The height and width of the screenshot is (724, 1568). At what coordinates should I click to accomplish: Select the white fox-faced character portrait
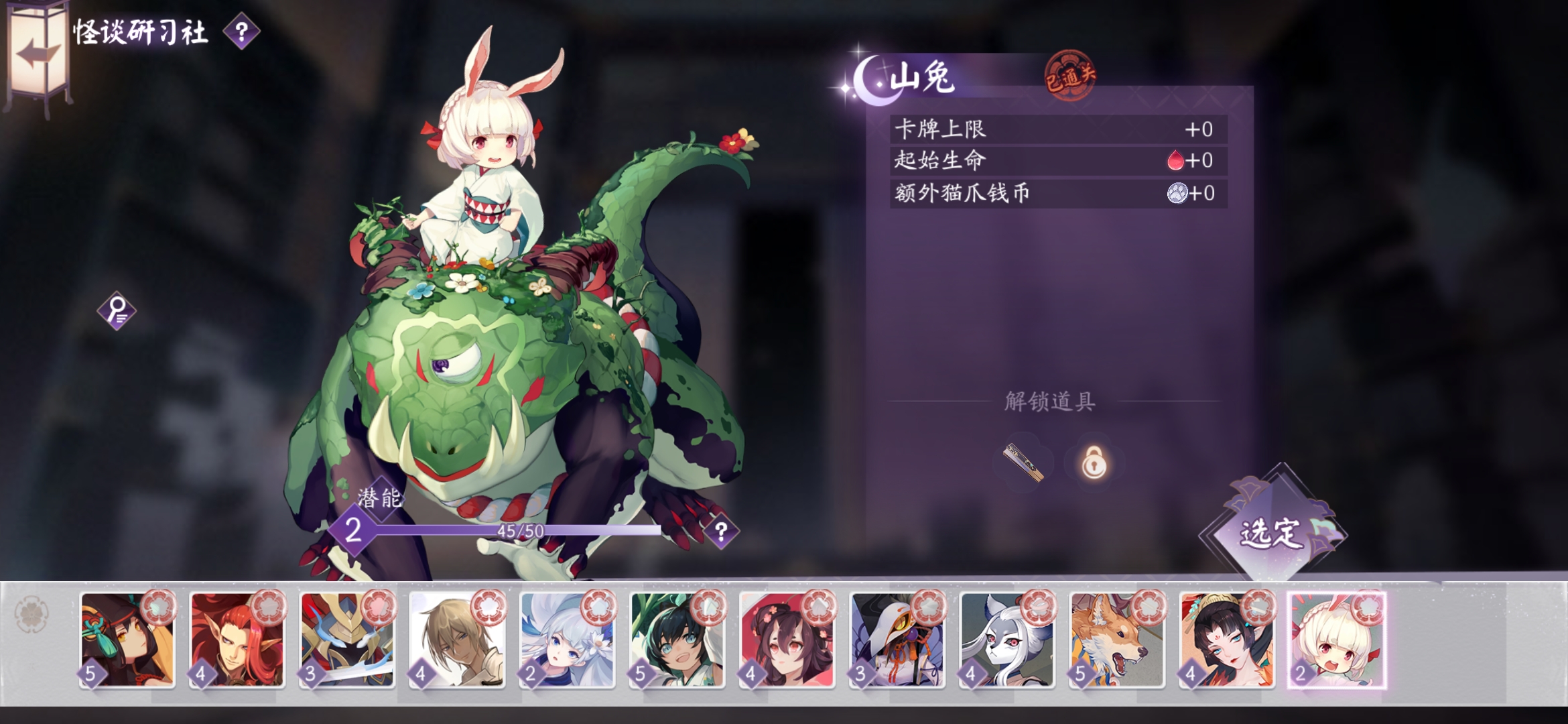(1006, 640)
